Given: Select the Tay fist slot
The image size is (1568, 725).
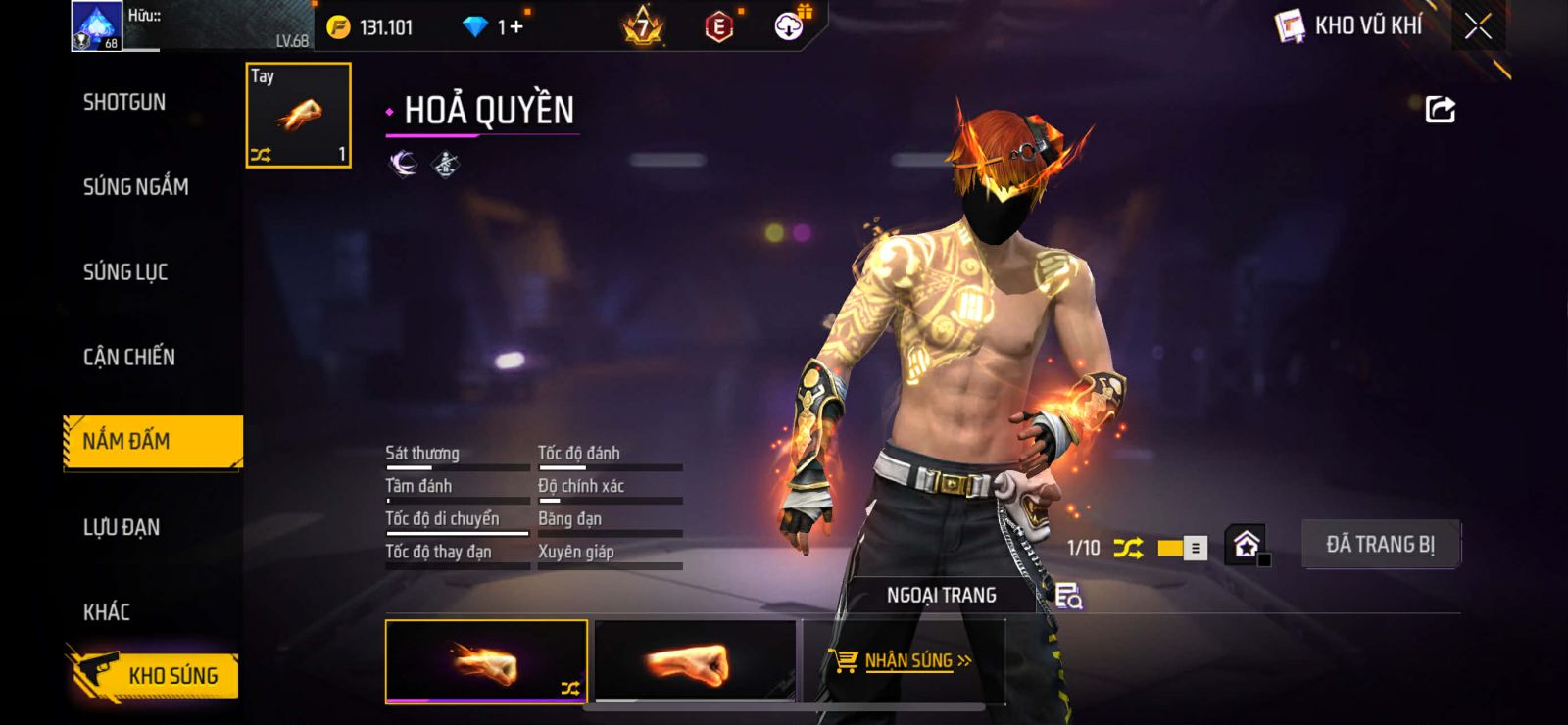Looking at the screenshot, I should [298, 116].
